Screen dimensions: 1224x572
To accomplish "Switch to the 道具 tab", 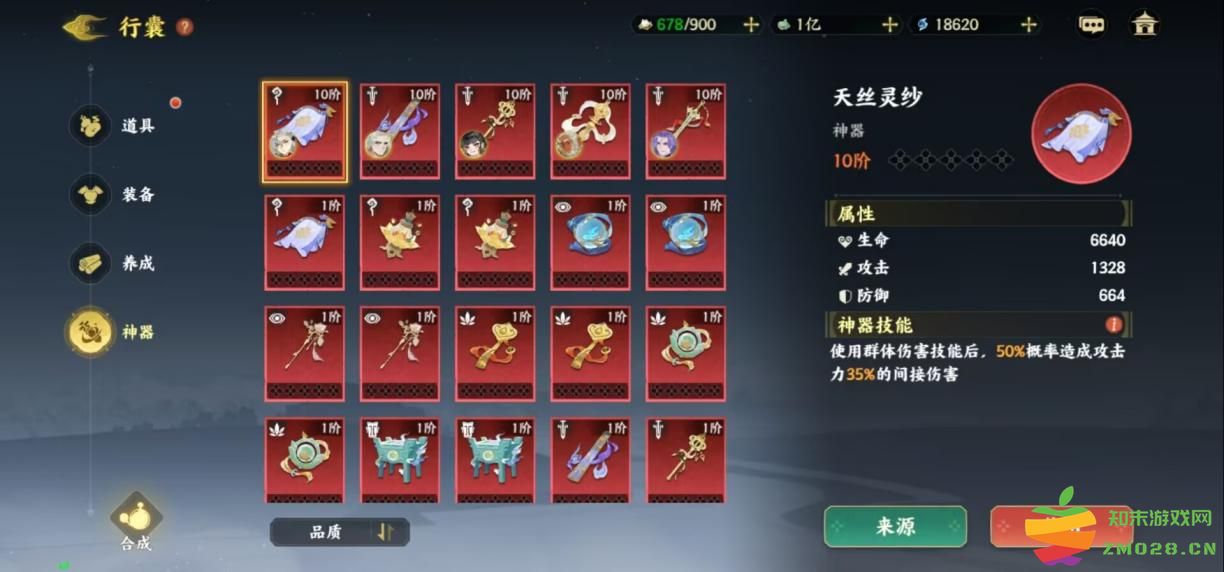I will coord(91,125).
